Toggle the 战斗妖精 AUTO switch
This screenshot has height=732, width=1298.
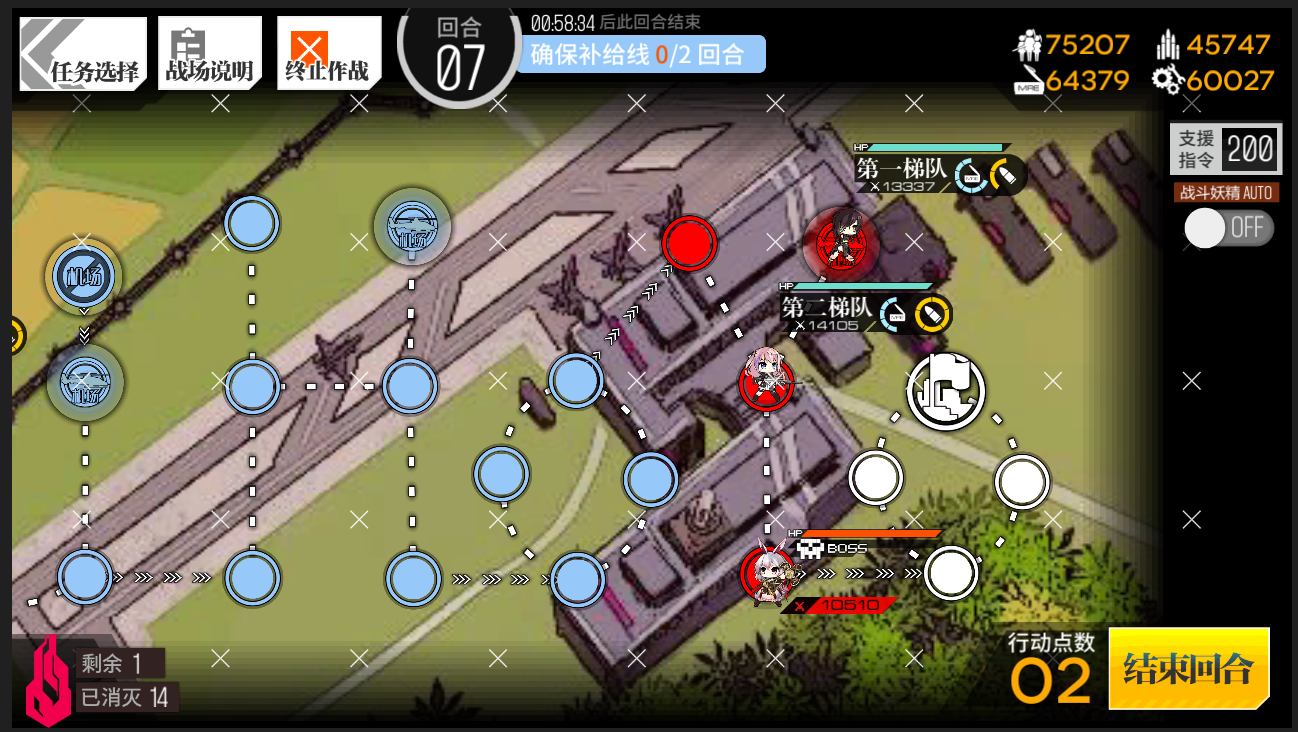[x=1228, y=227]
